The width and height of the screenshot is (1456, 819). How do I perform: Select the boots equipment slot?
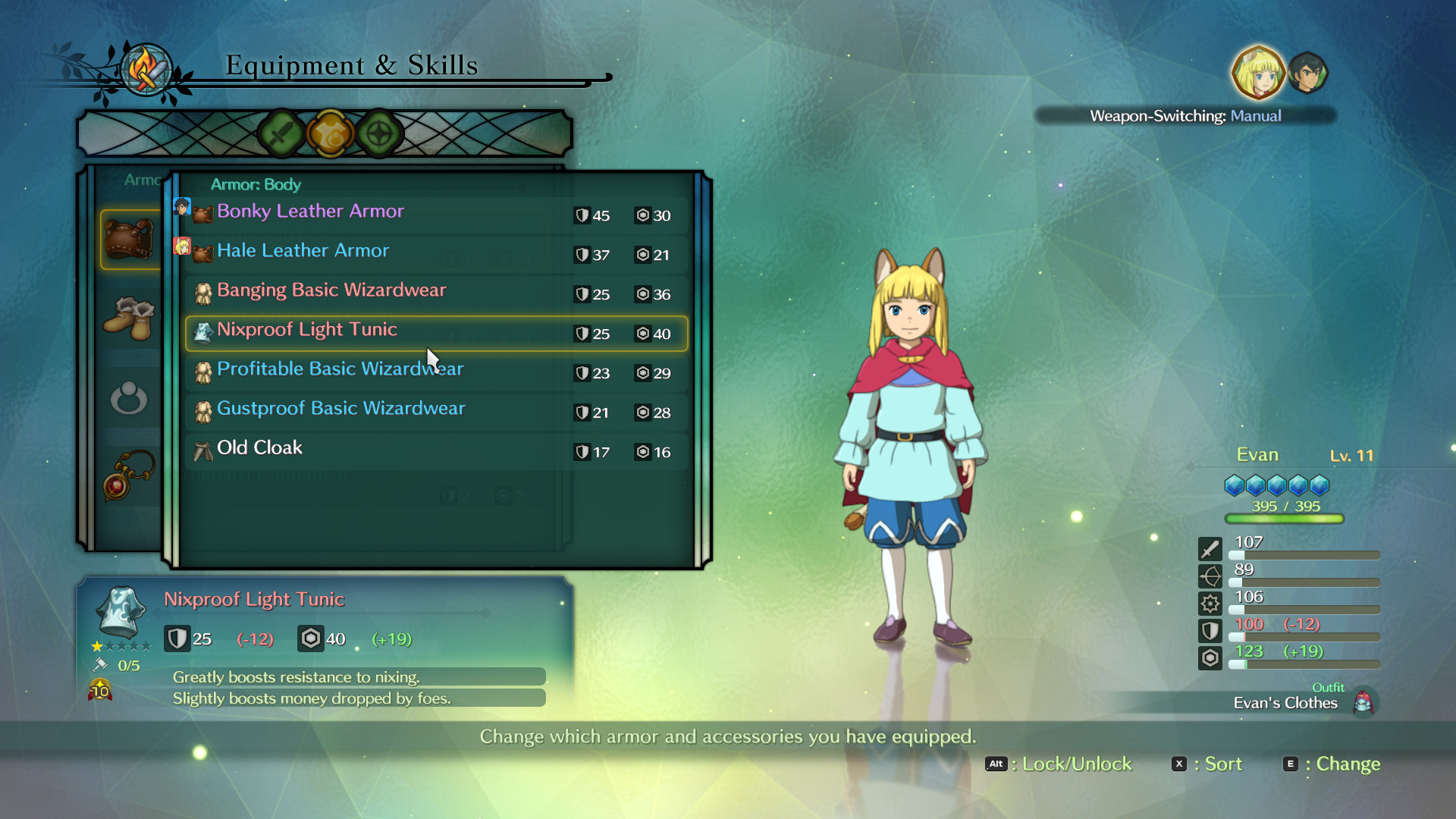[129, 318]
